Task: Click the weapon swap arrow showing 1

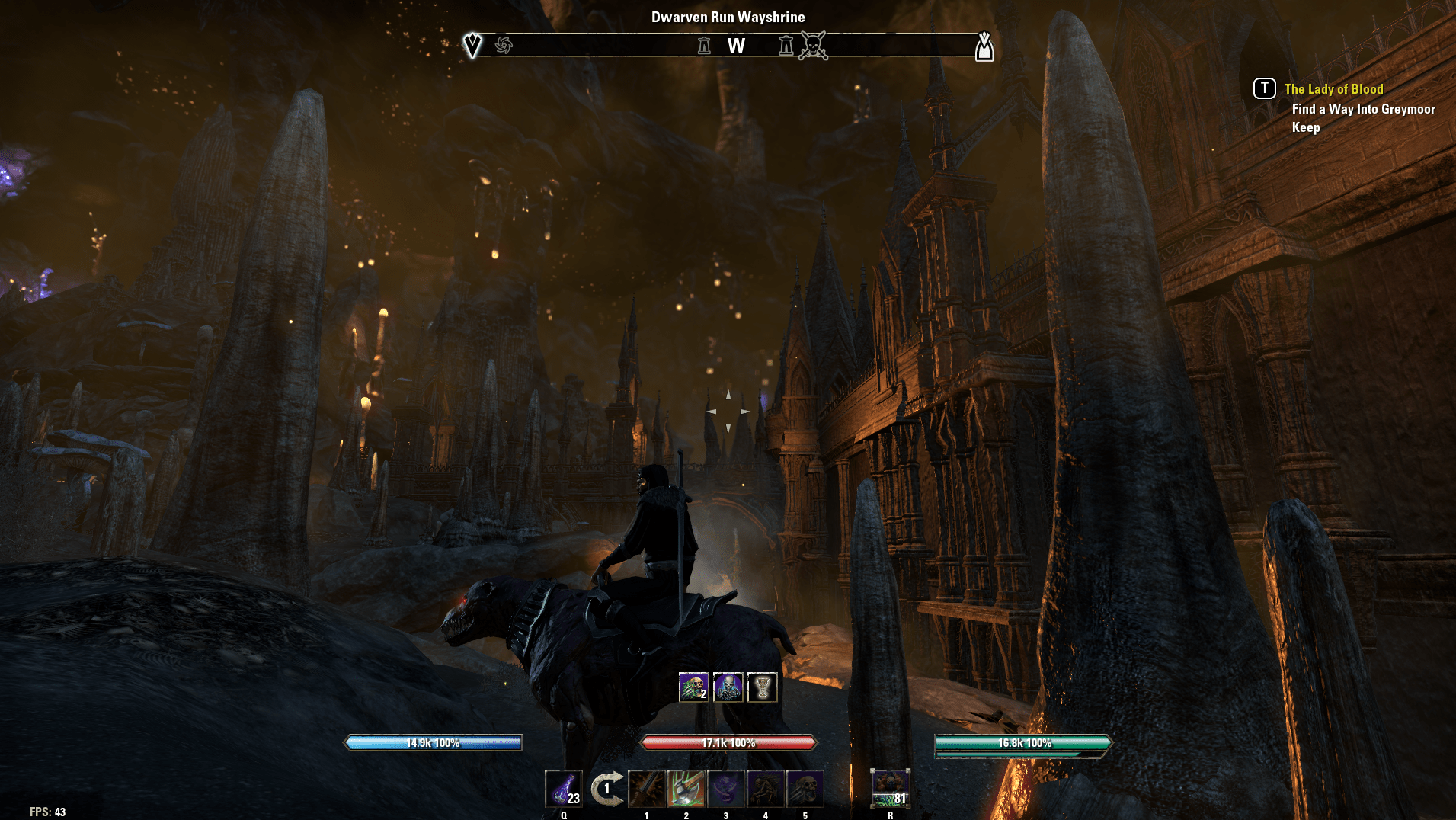Action: (606, 789)
